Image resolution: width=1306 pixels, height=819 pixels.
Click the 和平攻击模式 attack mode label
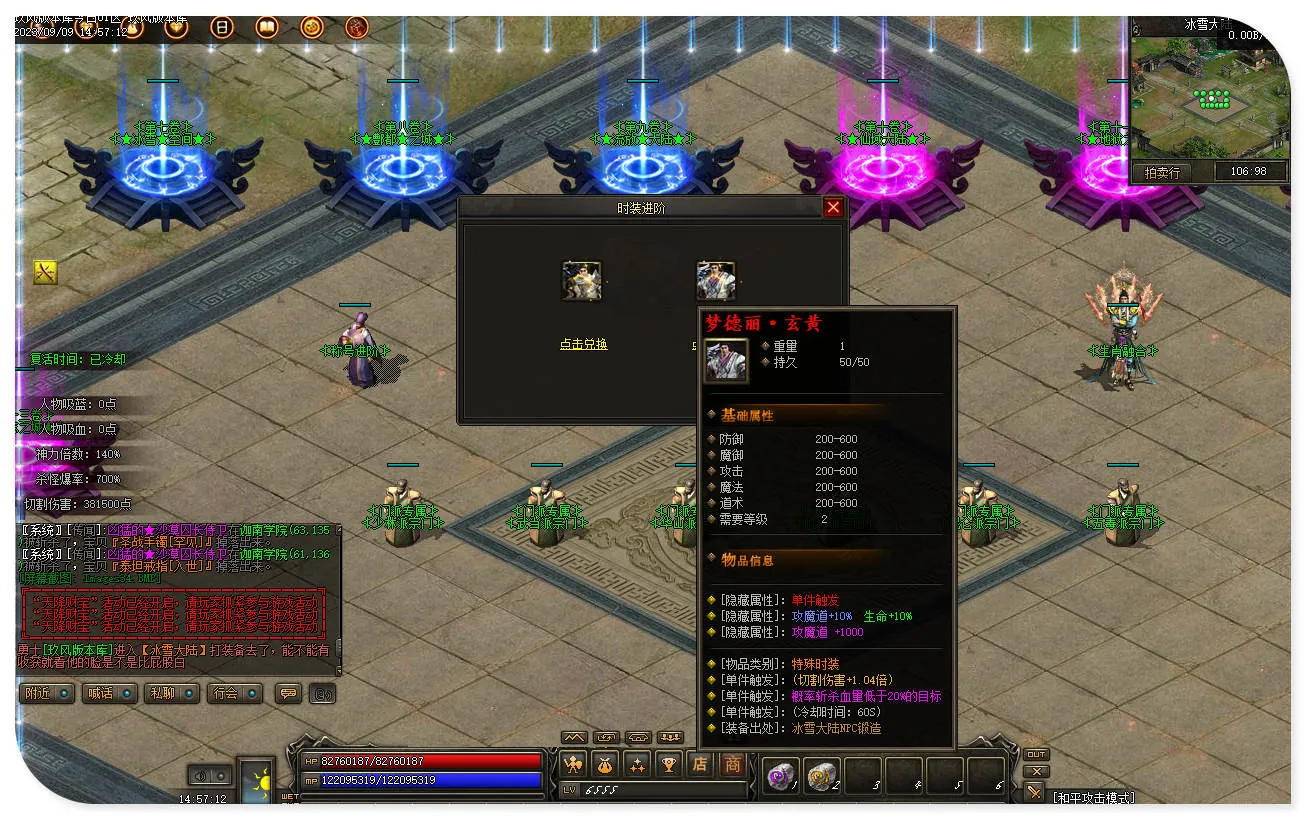coord(1093,797)
